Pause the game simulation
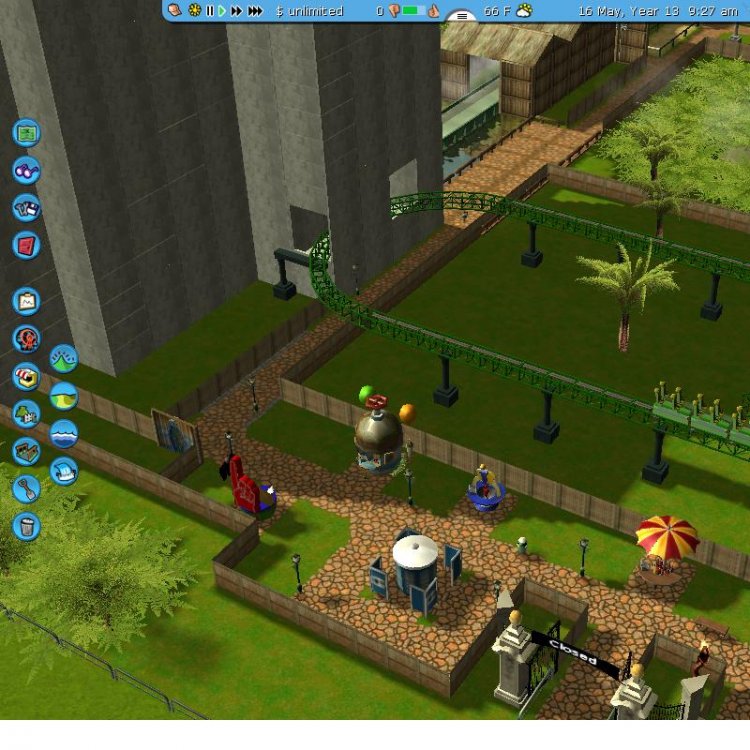The image size is (750, 750). coord(210,11)
